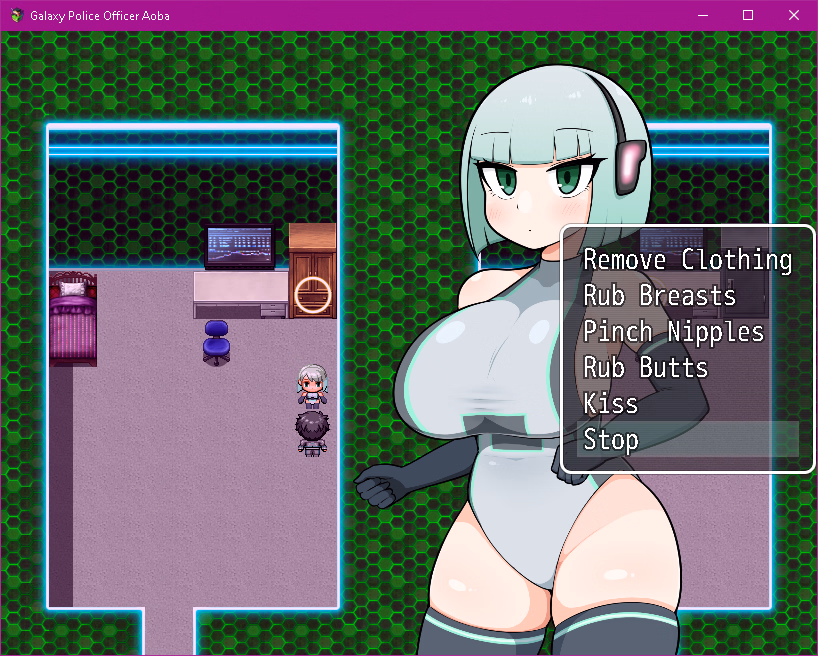Minimize the game window
This screenshot has height=656, width=818.
[702, 15]
